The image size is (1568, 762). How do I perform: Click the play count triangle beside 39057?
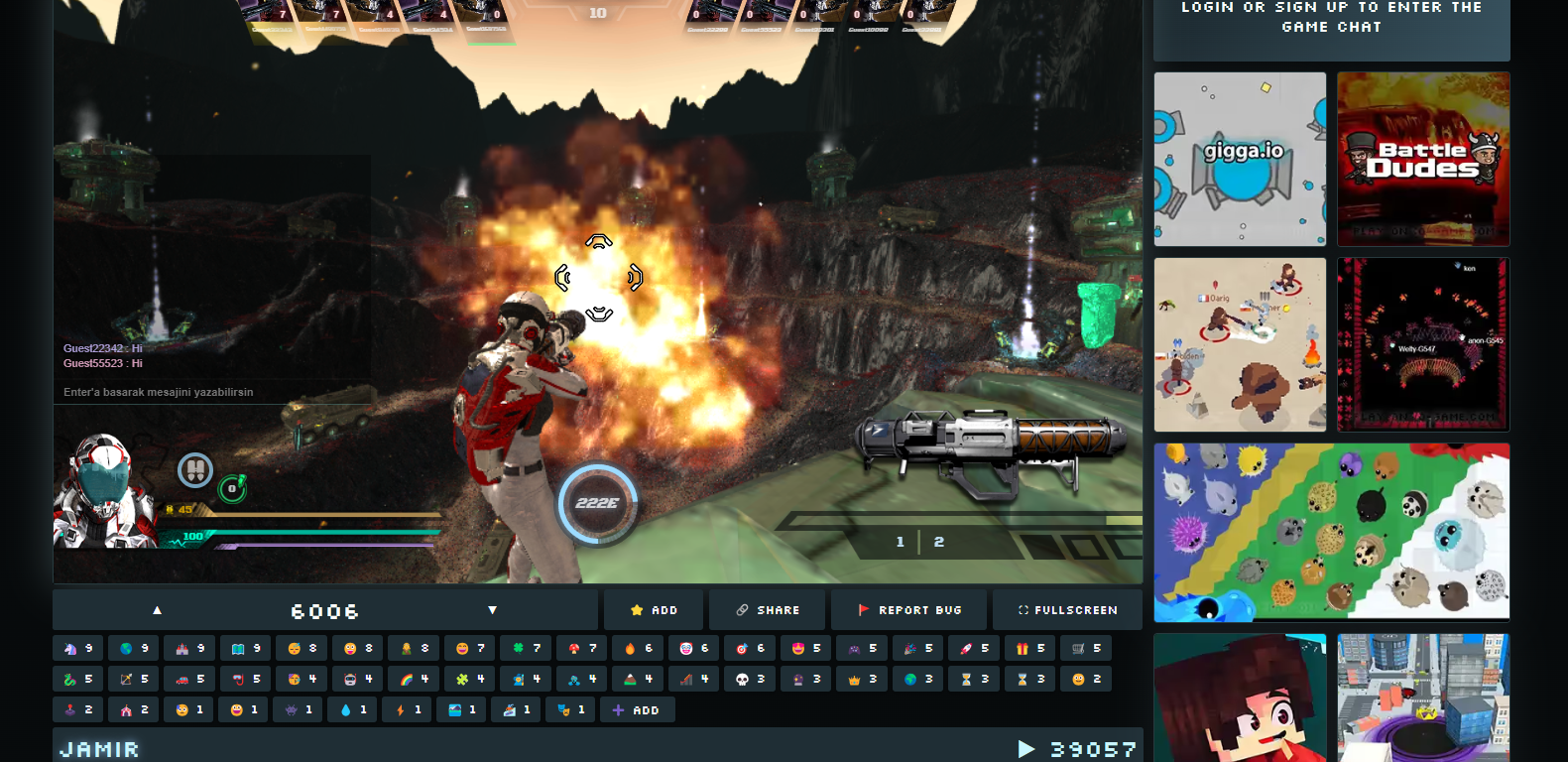point(1026,749)
